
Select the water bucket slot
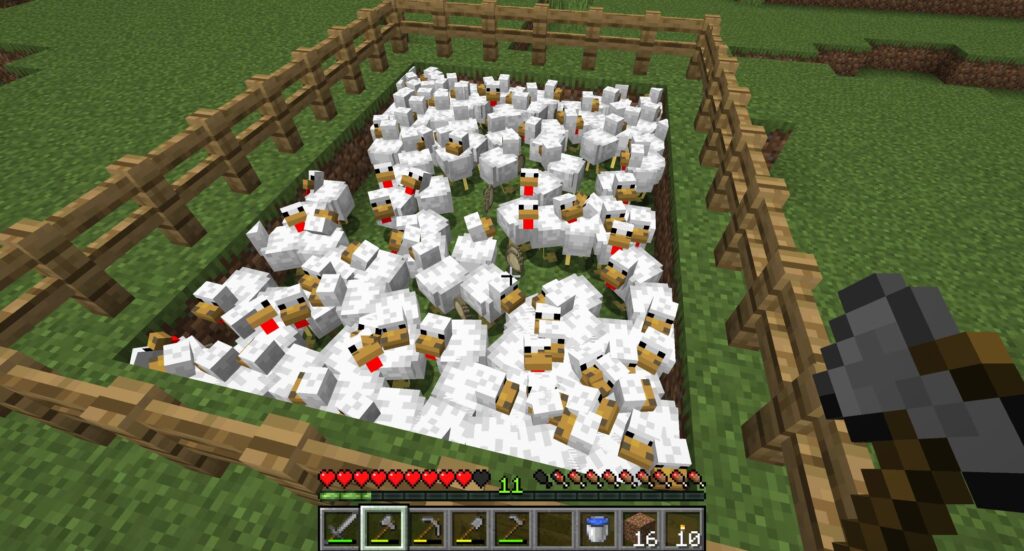tap(596, 526)
